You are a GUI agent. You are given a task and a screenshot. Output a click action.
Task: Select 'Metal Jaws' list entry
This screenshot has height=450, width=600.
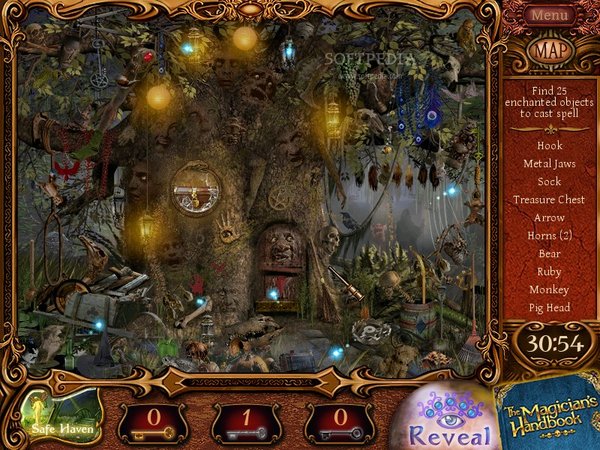point(549,163)
